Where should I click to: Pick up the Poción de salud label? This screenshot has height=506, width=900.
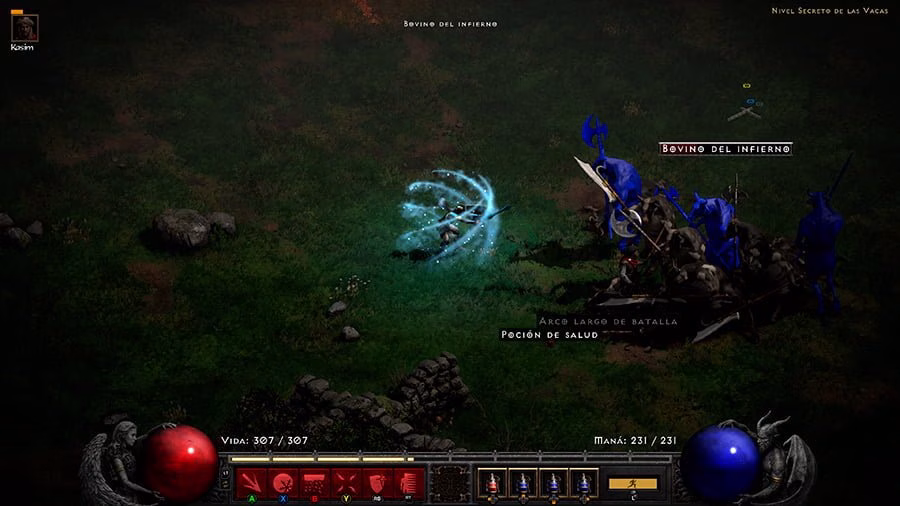(x=549, y=335)
